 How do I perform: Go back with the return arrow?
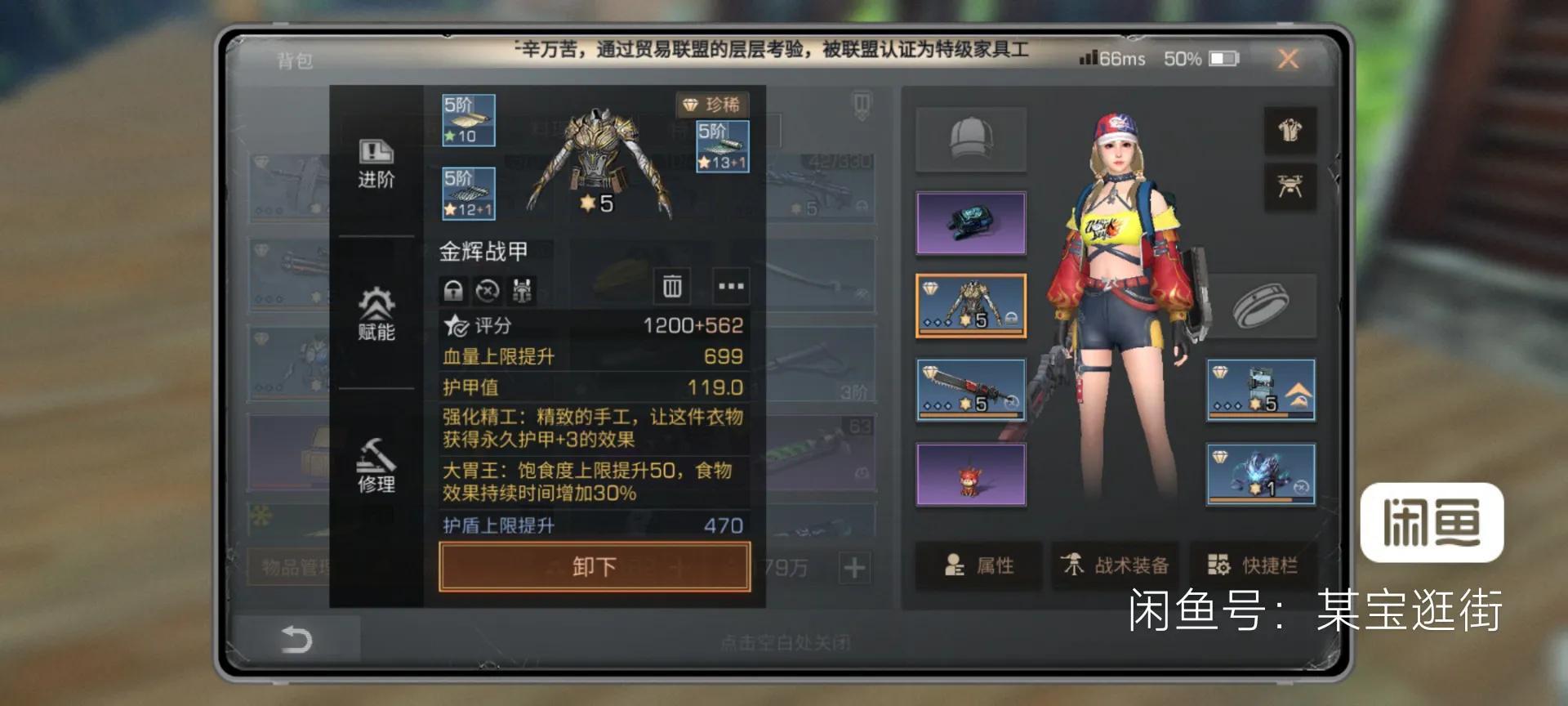pos(296,639)
